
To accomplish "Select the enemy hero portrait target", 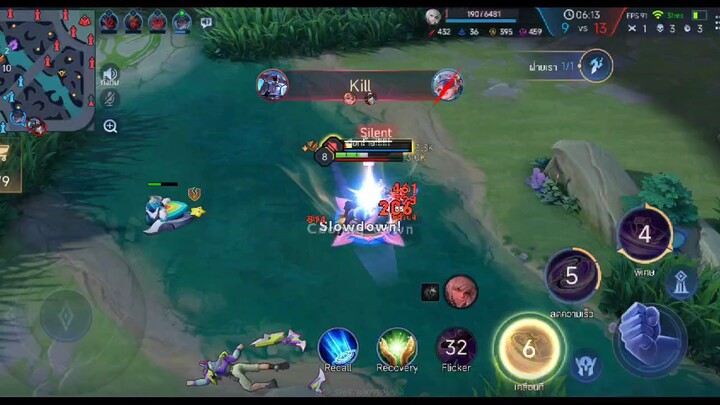I will point(461,291).
